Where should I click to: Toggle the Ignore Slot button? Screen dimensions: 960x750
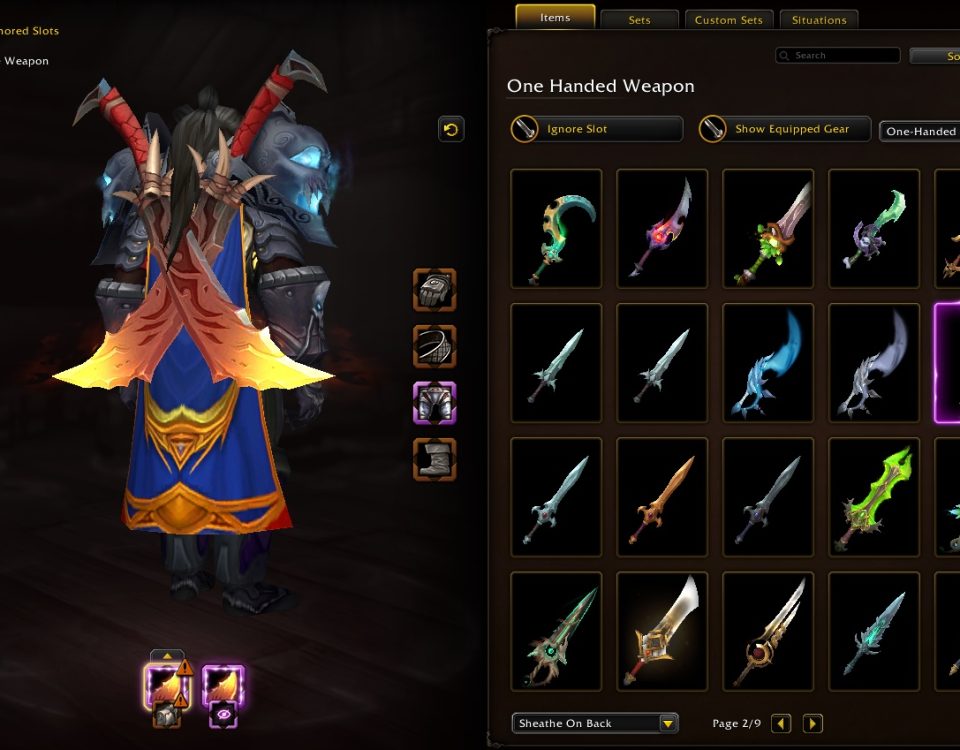[597, 129]
